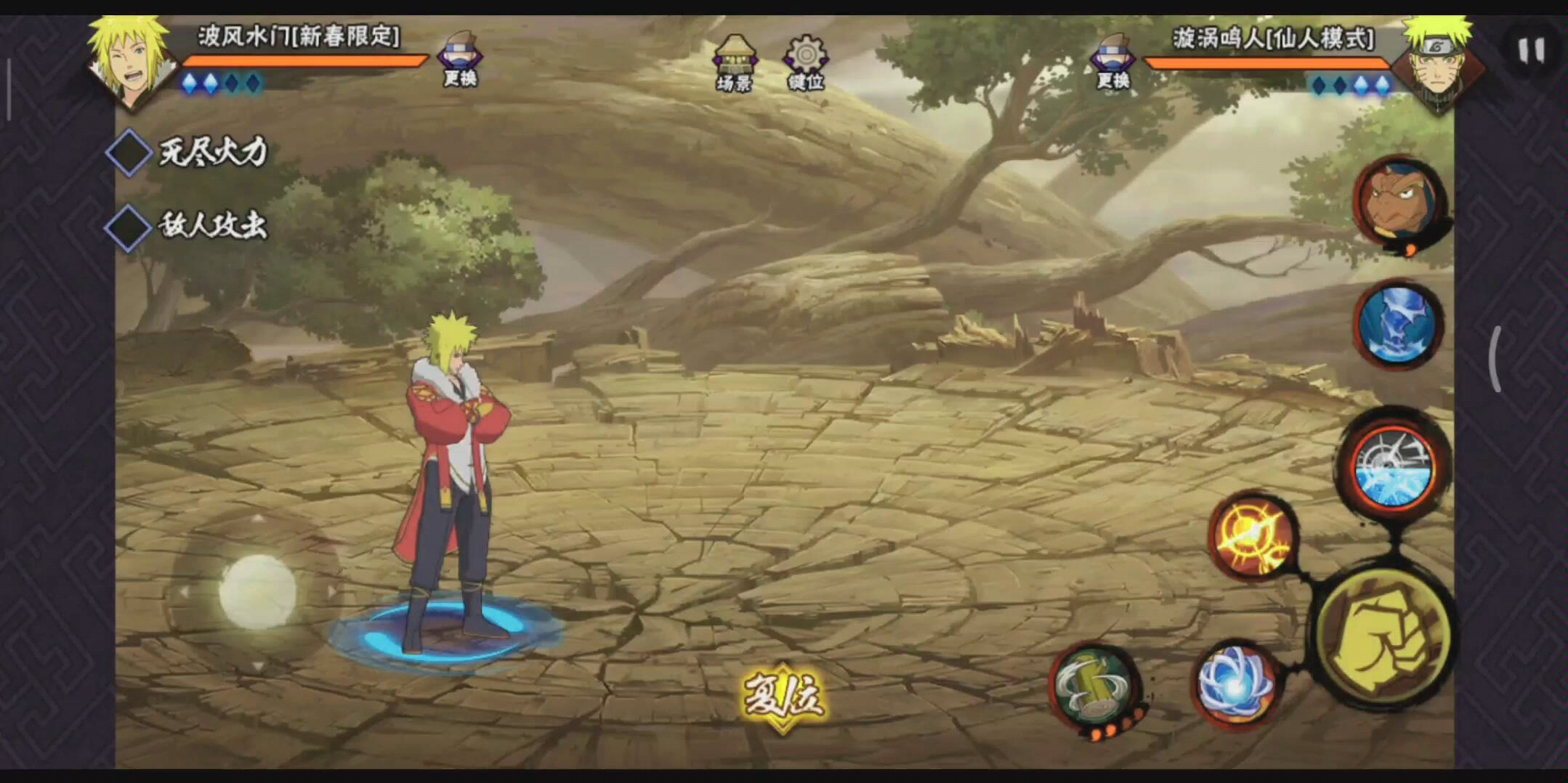Toggle the 无尽火力 checkbox

pyautogui.click(x=129, y=153)
